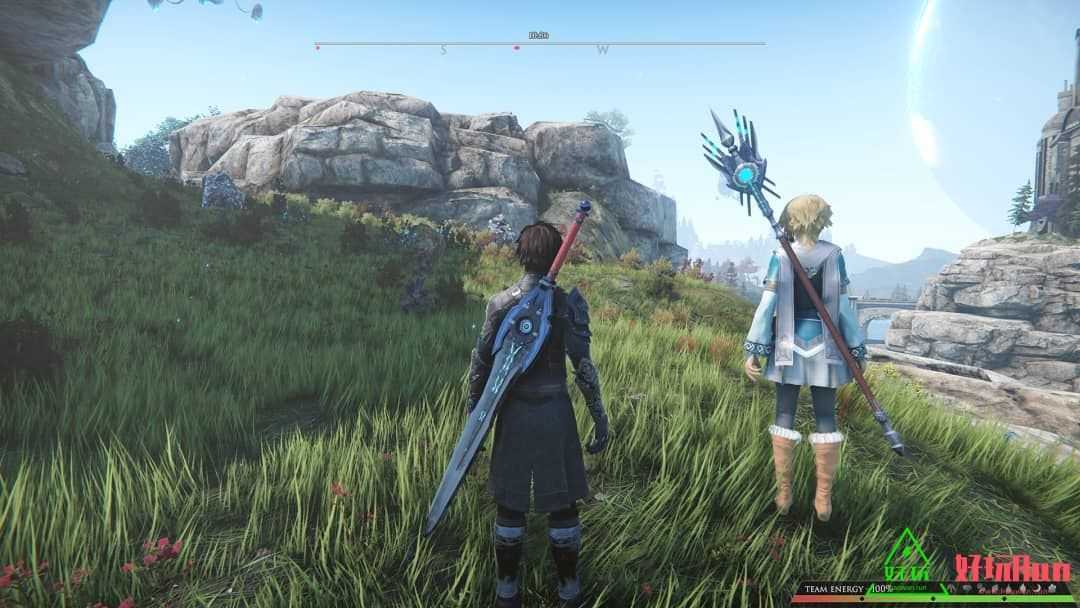Click the compass bar showing S and W

coord(540,45)
